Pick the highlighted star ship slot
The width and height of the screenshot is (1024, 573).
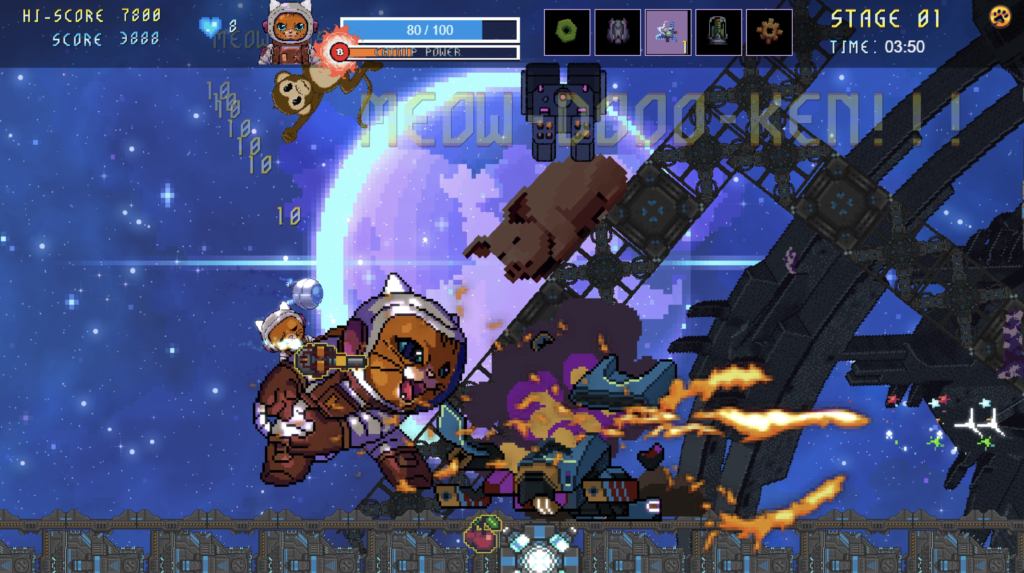[x=667, y=32]
